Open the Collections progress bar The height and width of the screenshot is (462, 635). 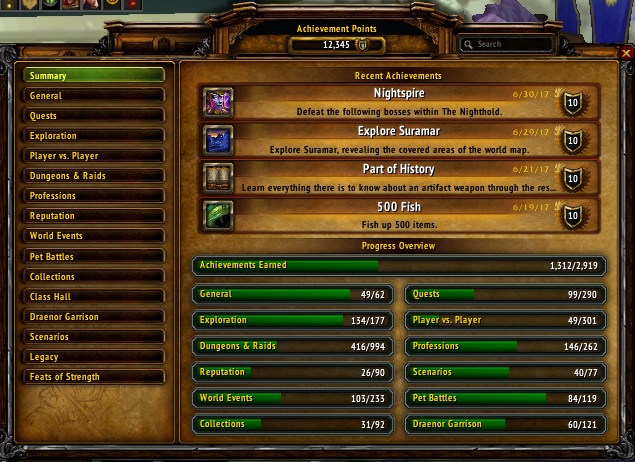coord(293,424)
